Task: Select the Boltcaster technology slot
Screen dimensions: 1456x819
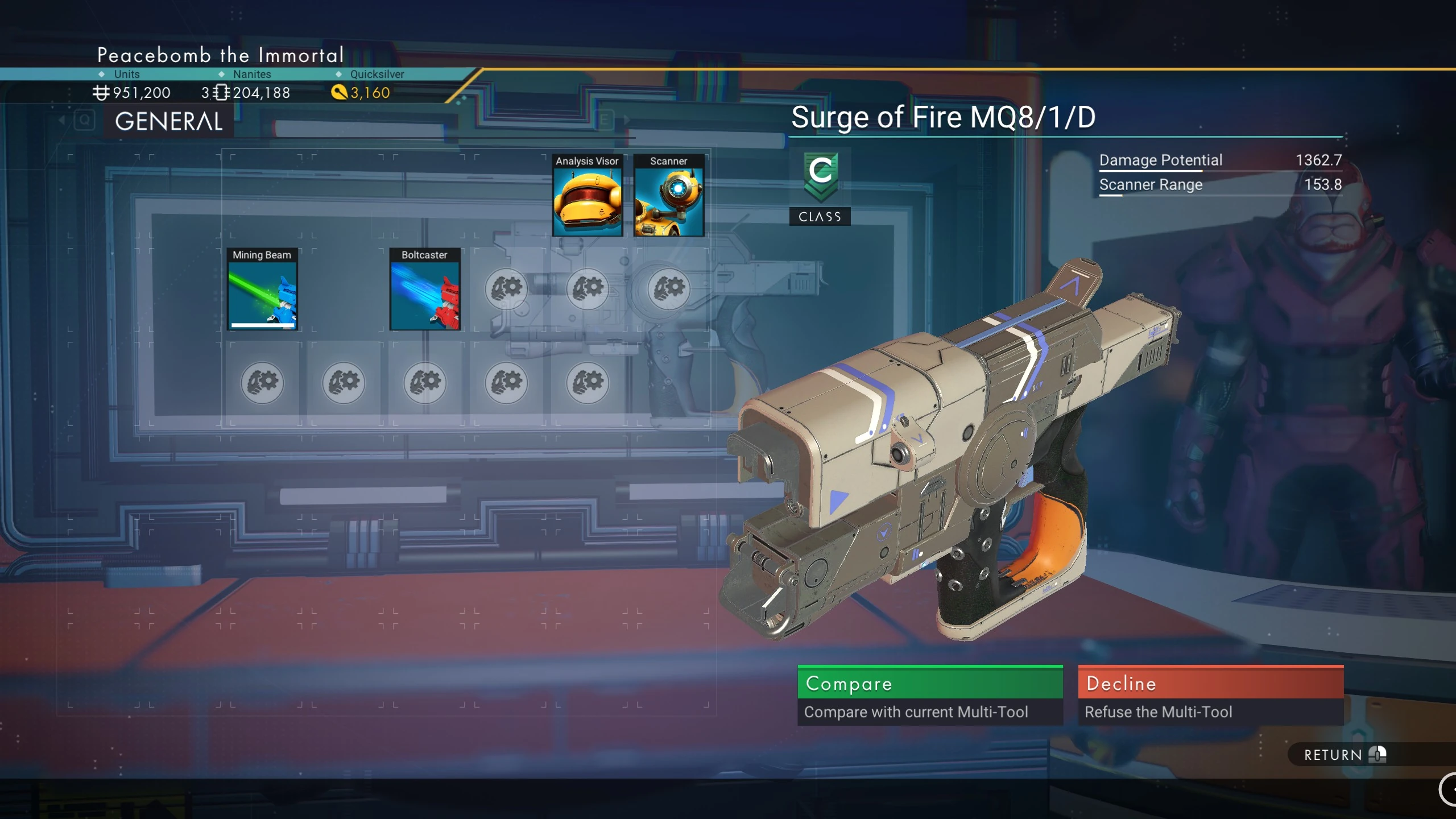Action: point(425,289)
